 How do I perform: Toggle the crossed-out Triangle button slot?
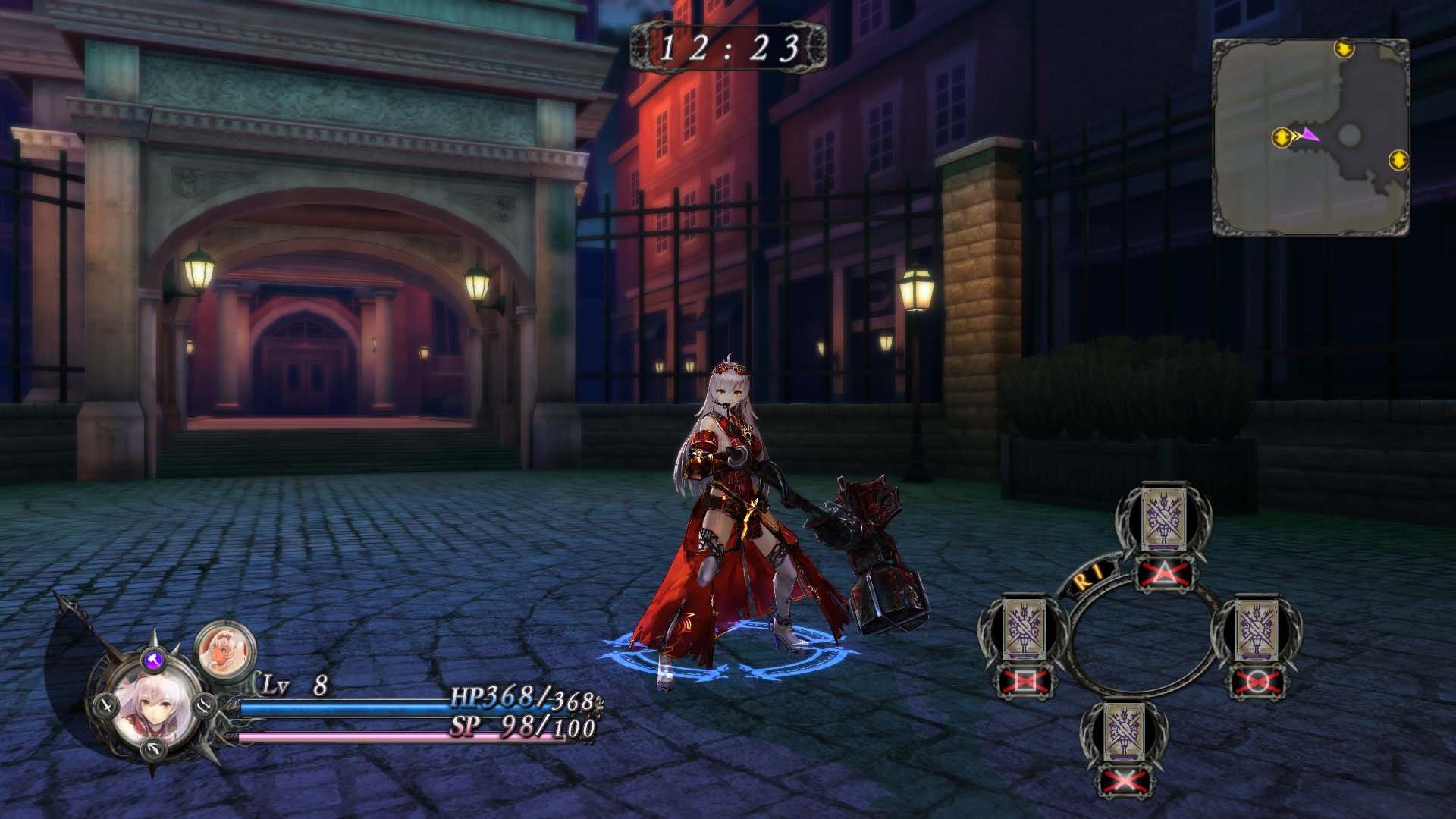point(1163,573)
